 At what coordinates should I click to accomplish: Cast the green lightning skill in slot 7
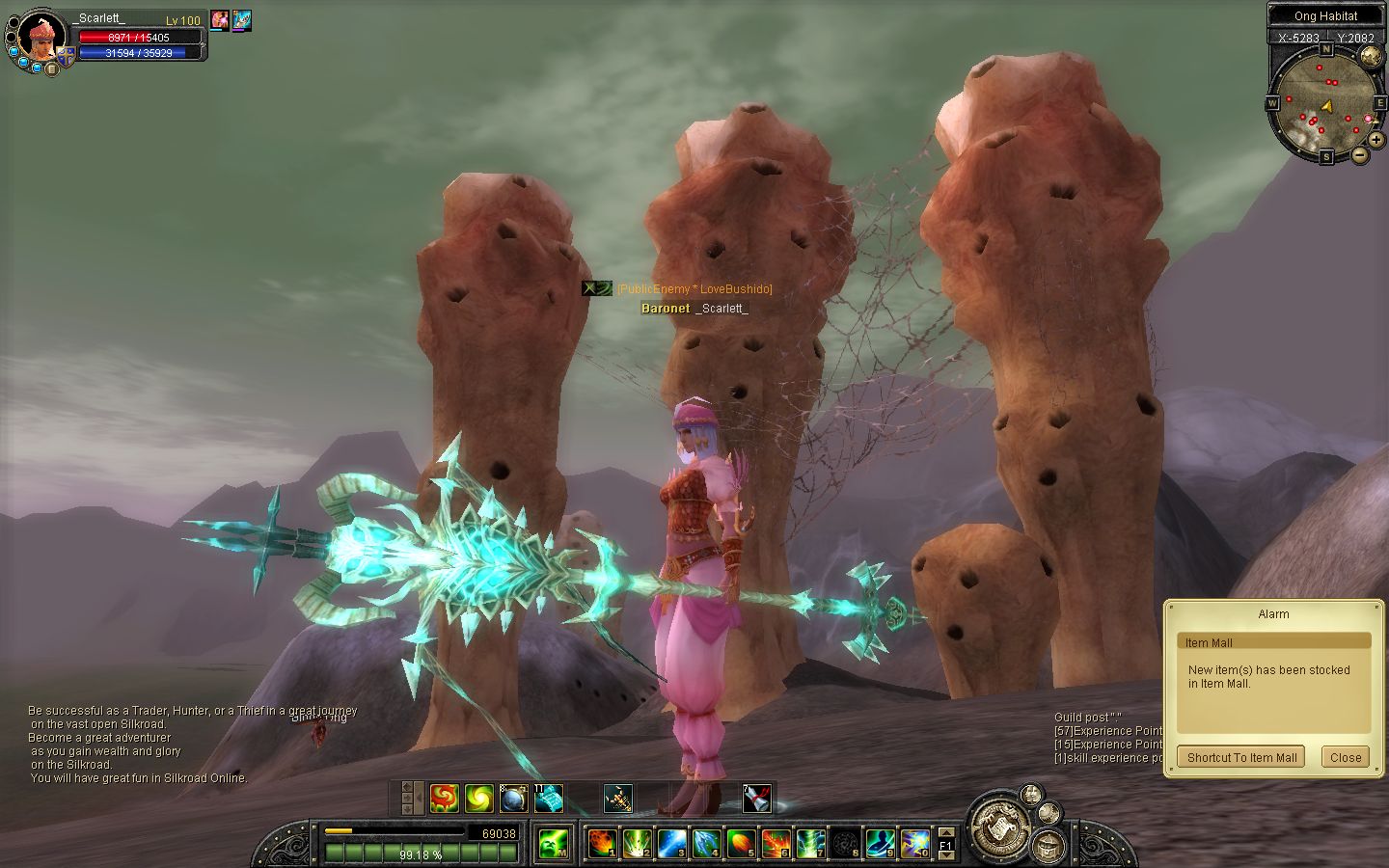coord(810,844)
